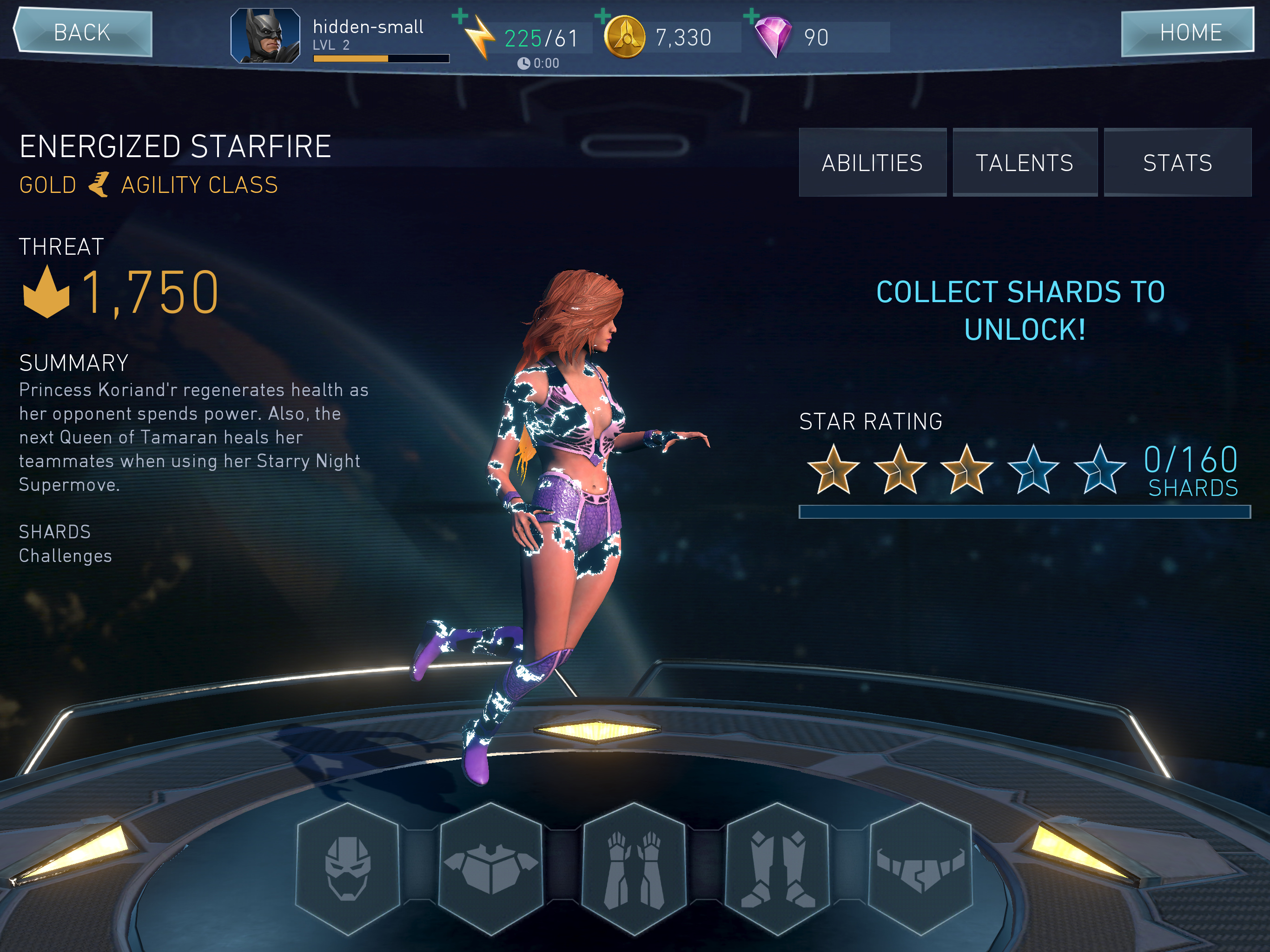Buy more purple gems
The width and height of the screenshot is (1270, 952).
[x=751, y=16]
